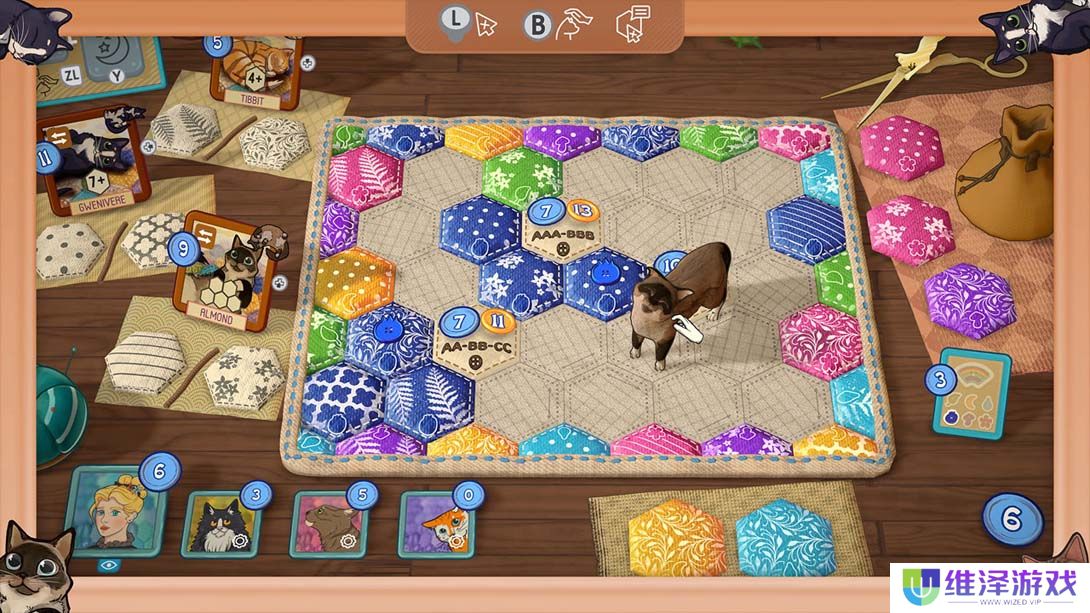Take the pink flower market tile
The height and width of the screenshot is (613, 1090).
click(x=909, y=229)
